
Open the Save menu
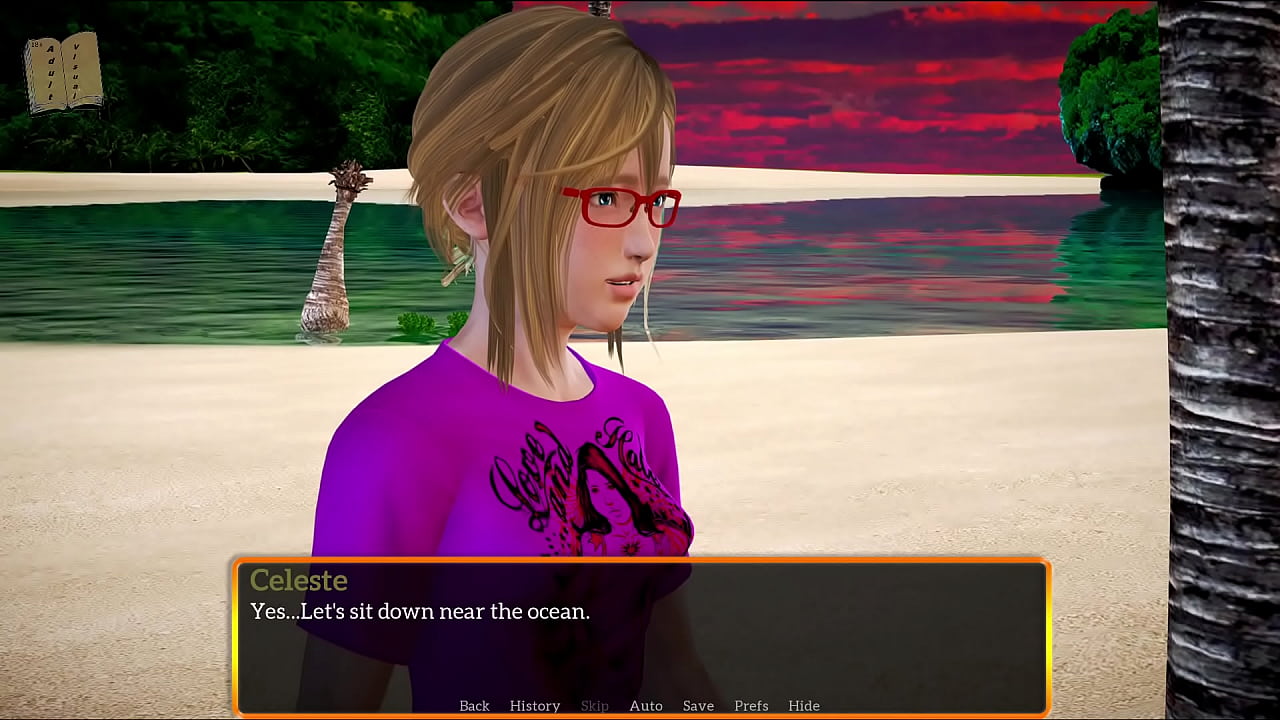click(x=698, y=706)
